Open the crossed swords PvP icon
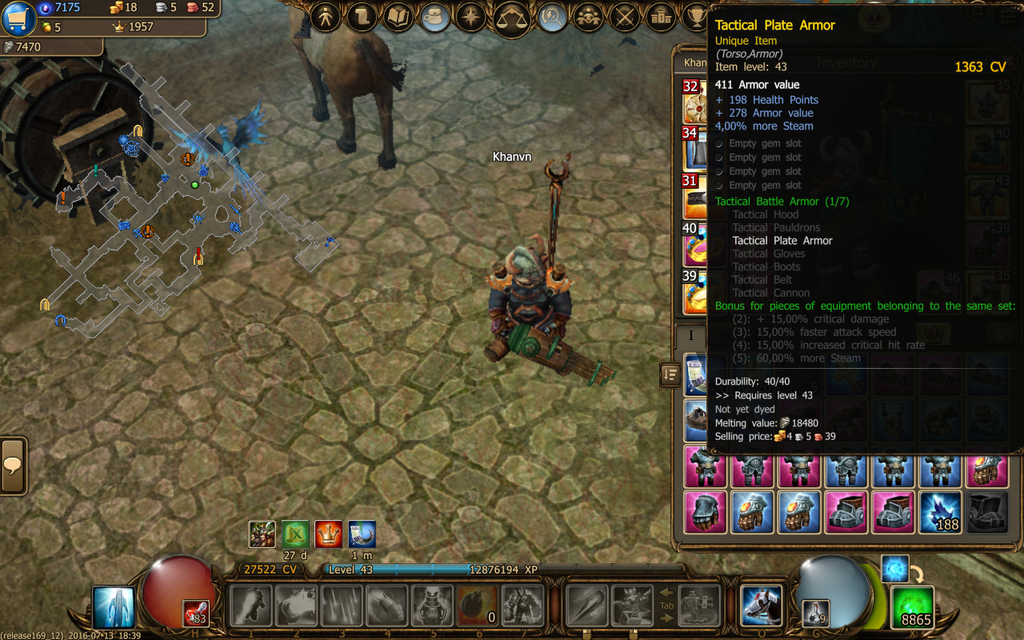Viewport: 1024px width, 640px height. click(624, 17)
